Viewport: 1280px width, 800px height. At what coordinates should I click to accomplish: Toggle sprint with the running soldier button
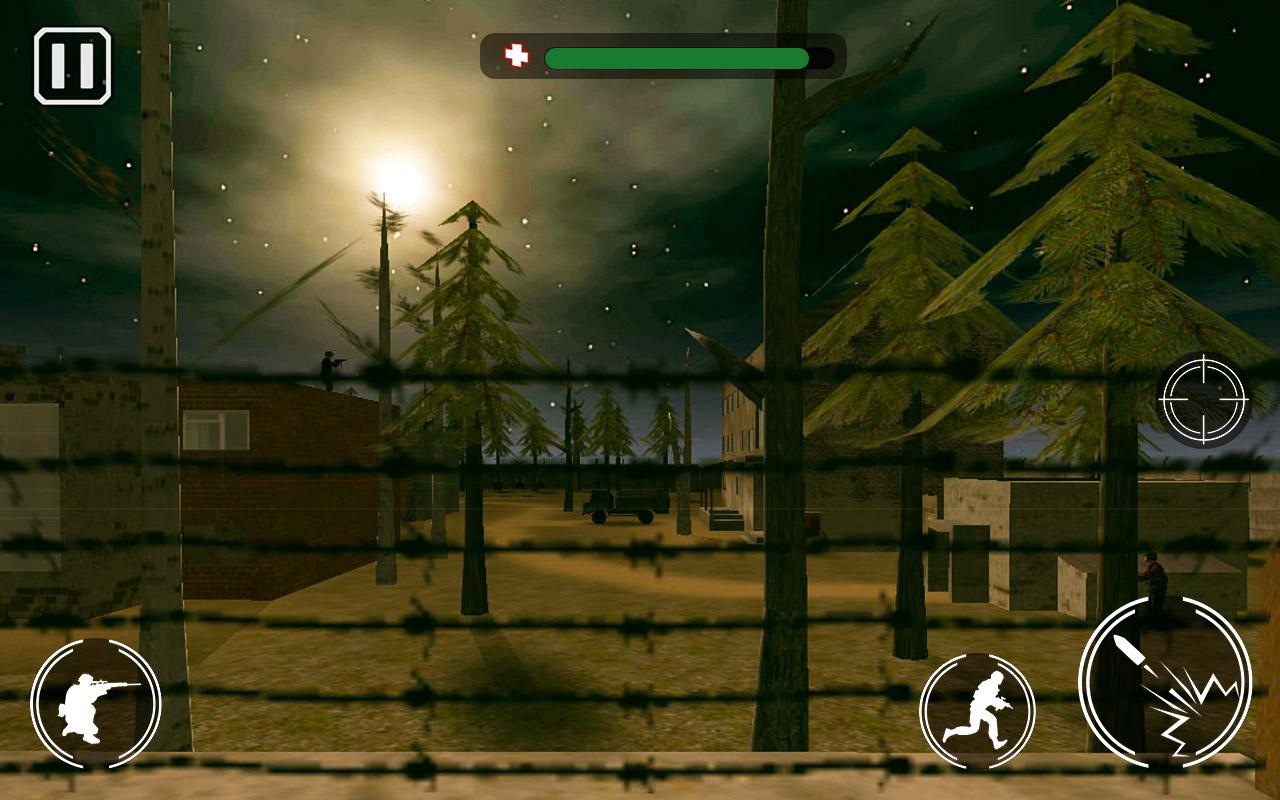click(975, 710)
